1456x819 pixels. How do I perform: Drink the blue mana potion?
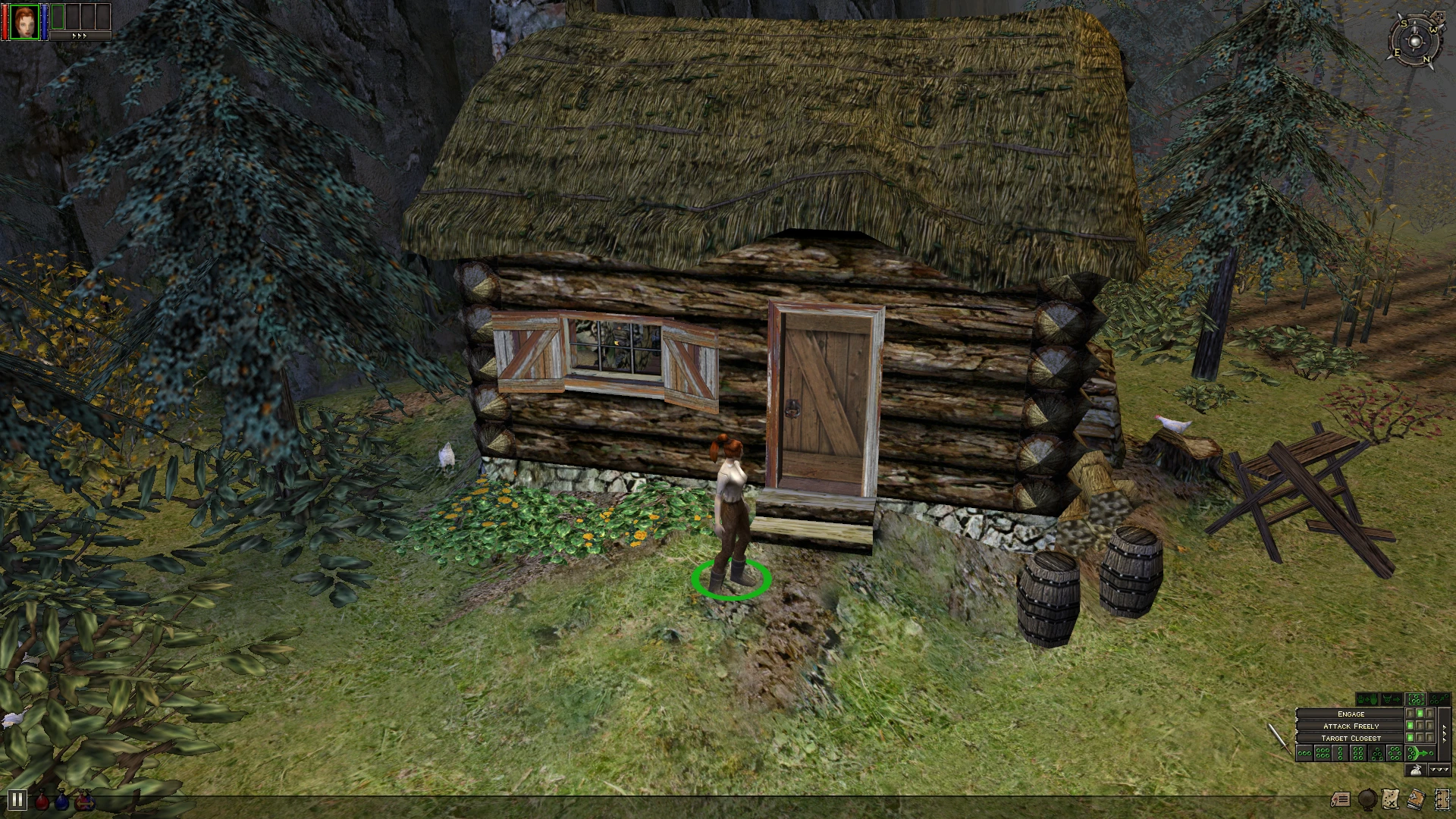point(63,800)
